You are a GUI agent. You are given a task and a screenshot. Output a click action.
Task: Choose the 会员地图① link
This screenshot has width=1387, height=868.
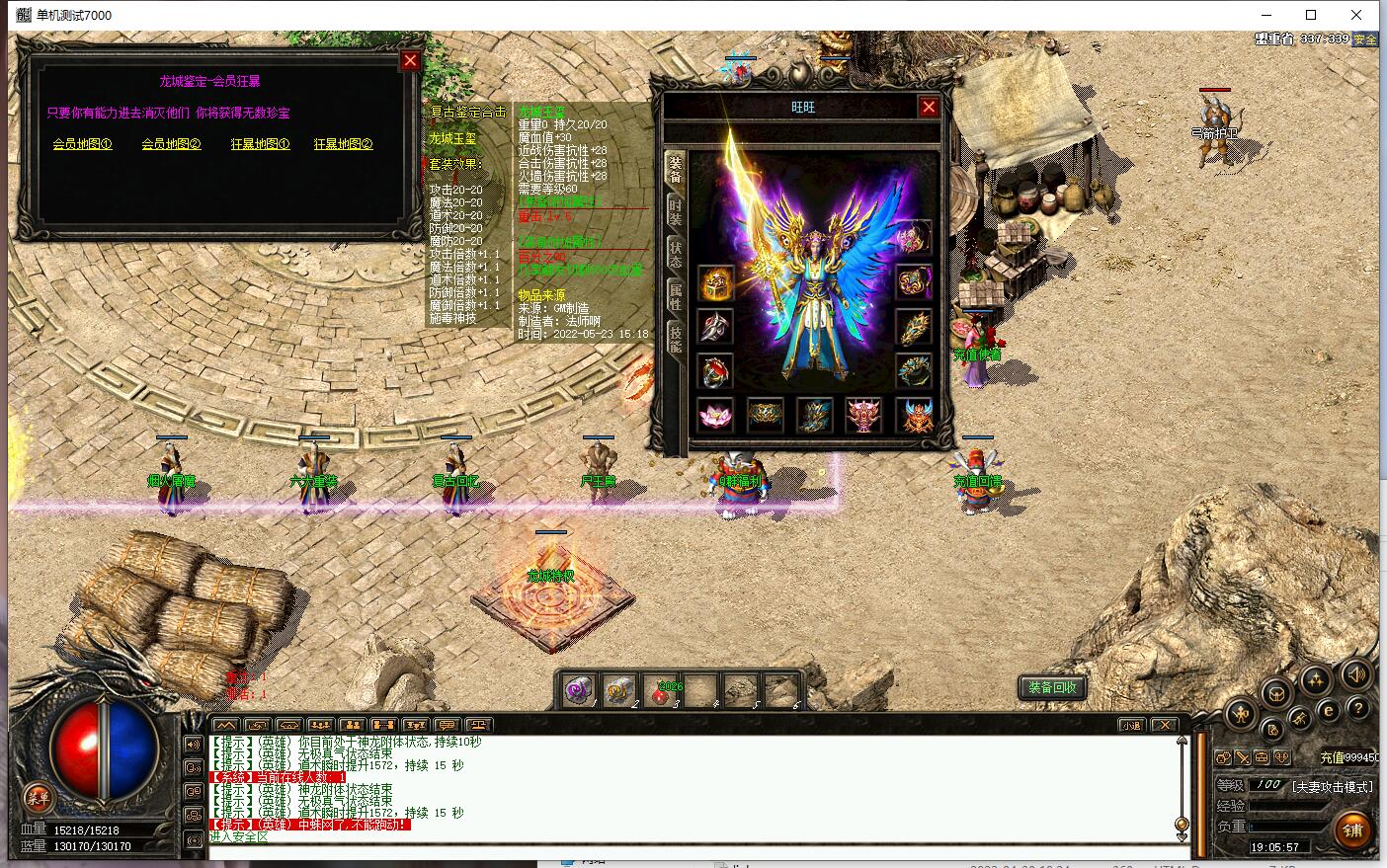[x=82, y=144]
